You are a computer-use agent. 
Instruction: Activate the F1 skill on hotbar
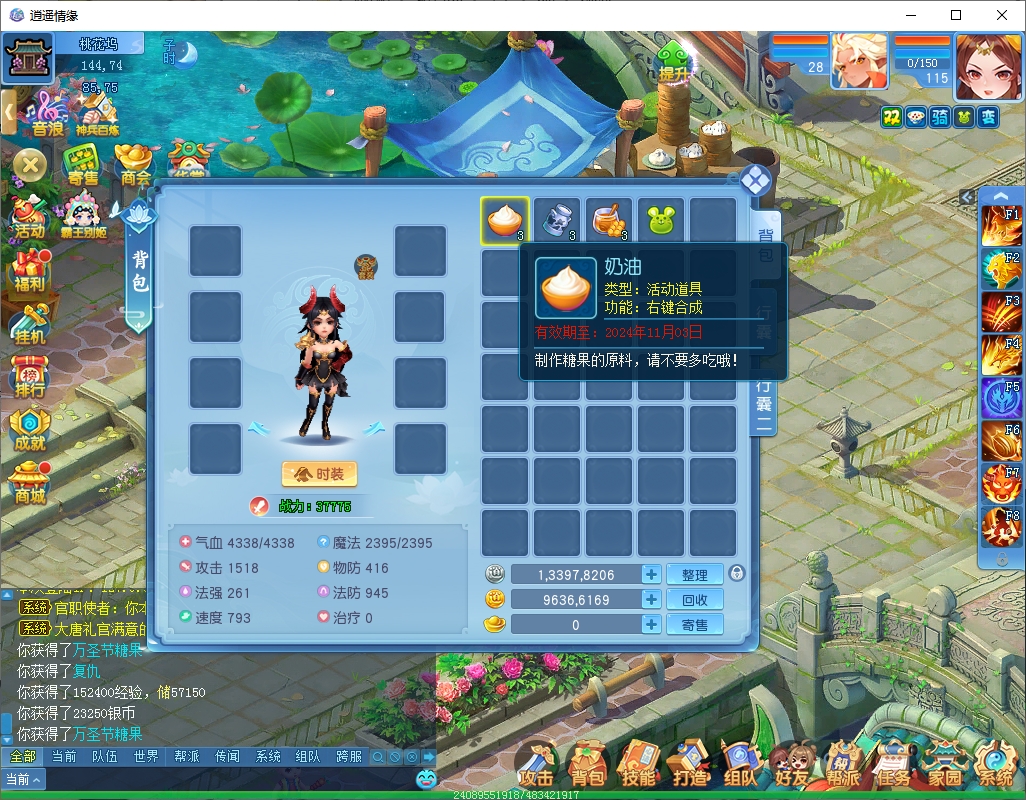pos(1000,226)
